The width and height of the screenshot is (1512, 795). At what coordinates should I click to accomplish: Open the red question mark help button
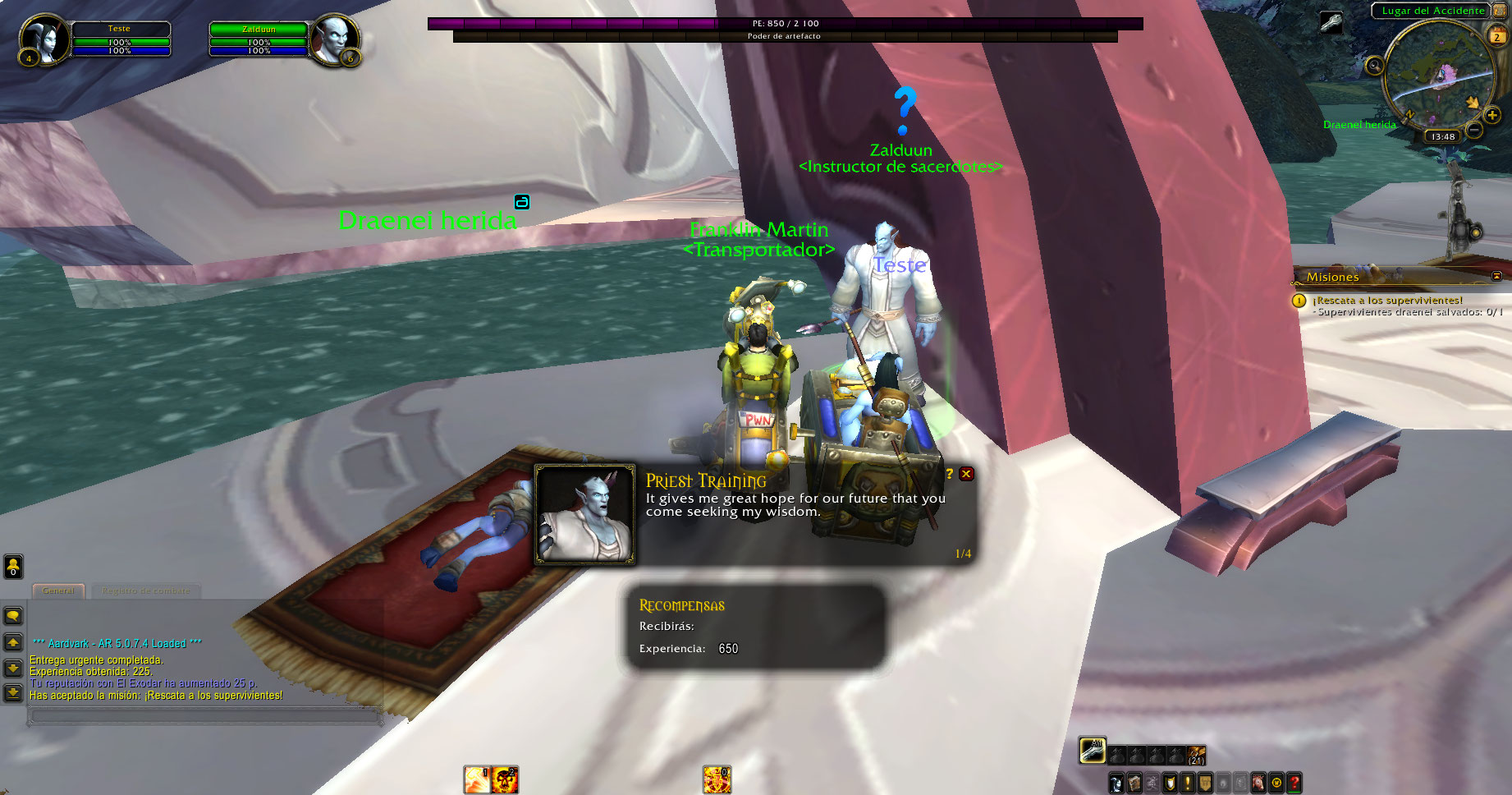(1294, 783)
